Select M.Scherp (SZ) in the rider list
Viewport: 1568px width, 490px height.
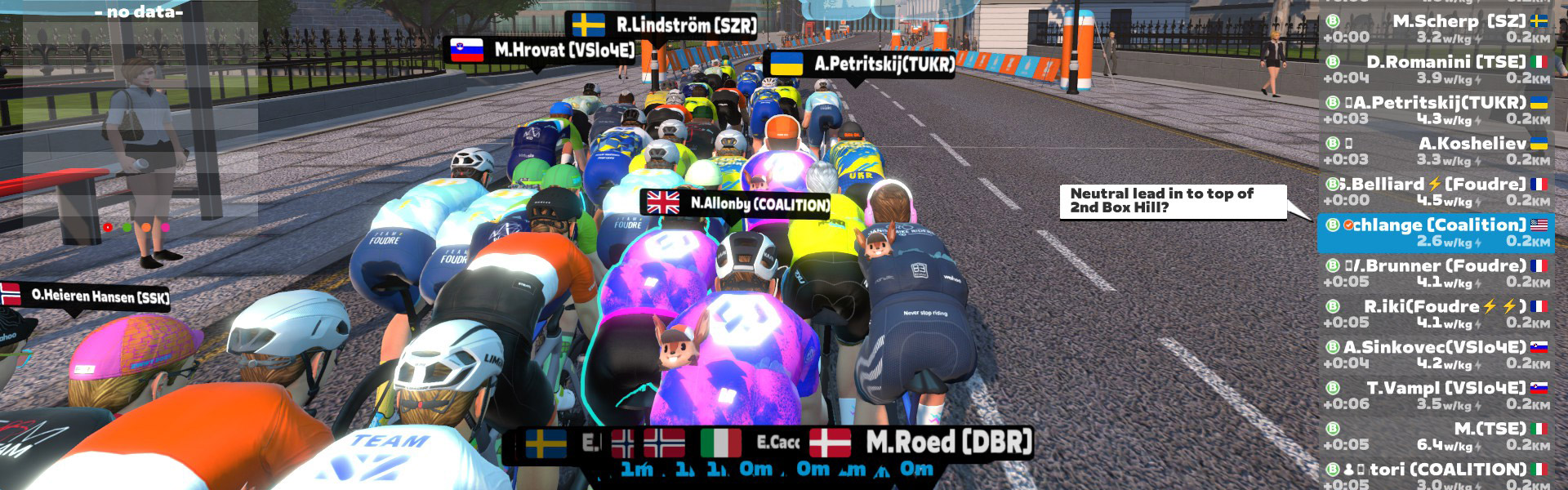(x=1437, y=29)
